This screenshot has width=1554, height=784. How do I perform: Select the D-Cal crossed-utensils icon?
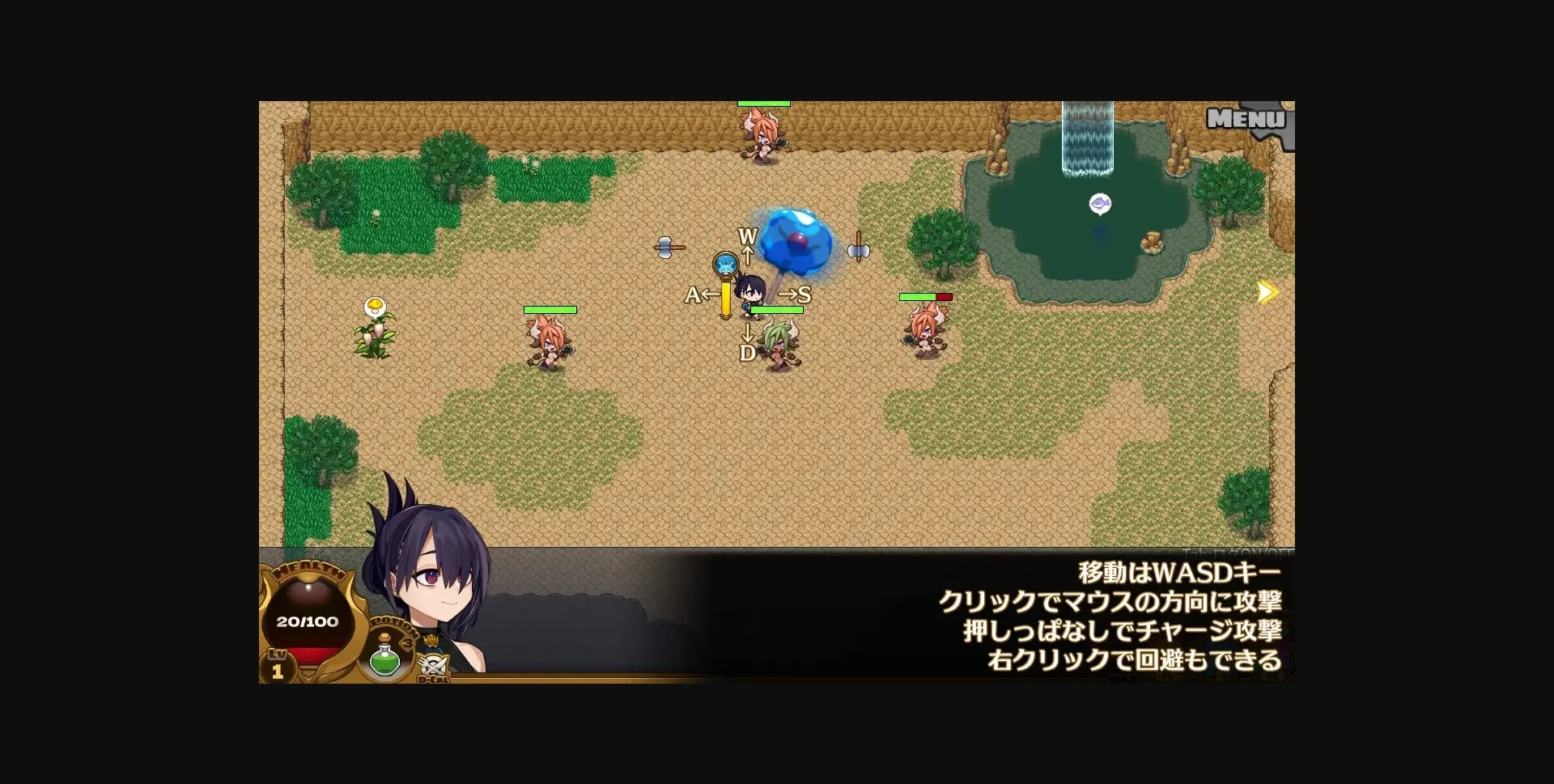(x=434, y=665)
